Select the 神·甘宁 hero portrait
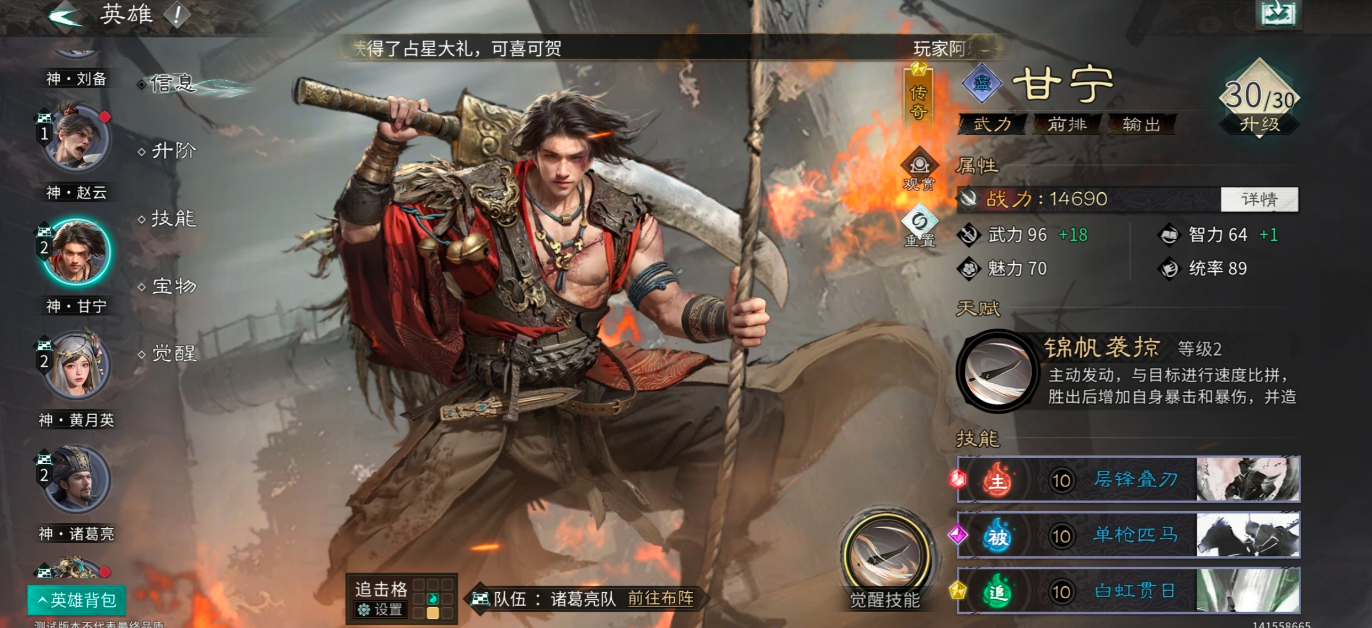 [x=76, y=254]
